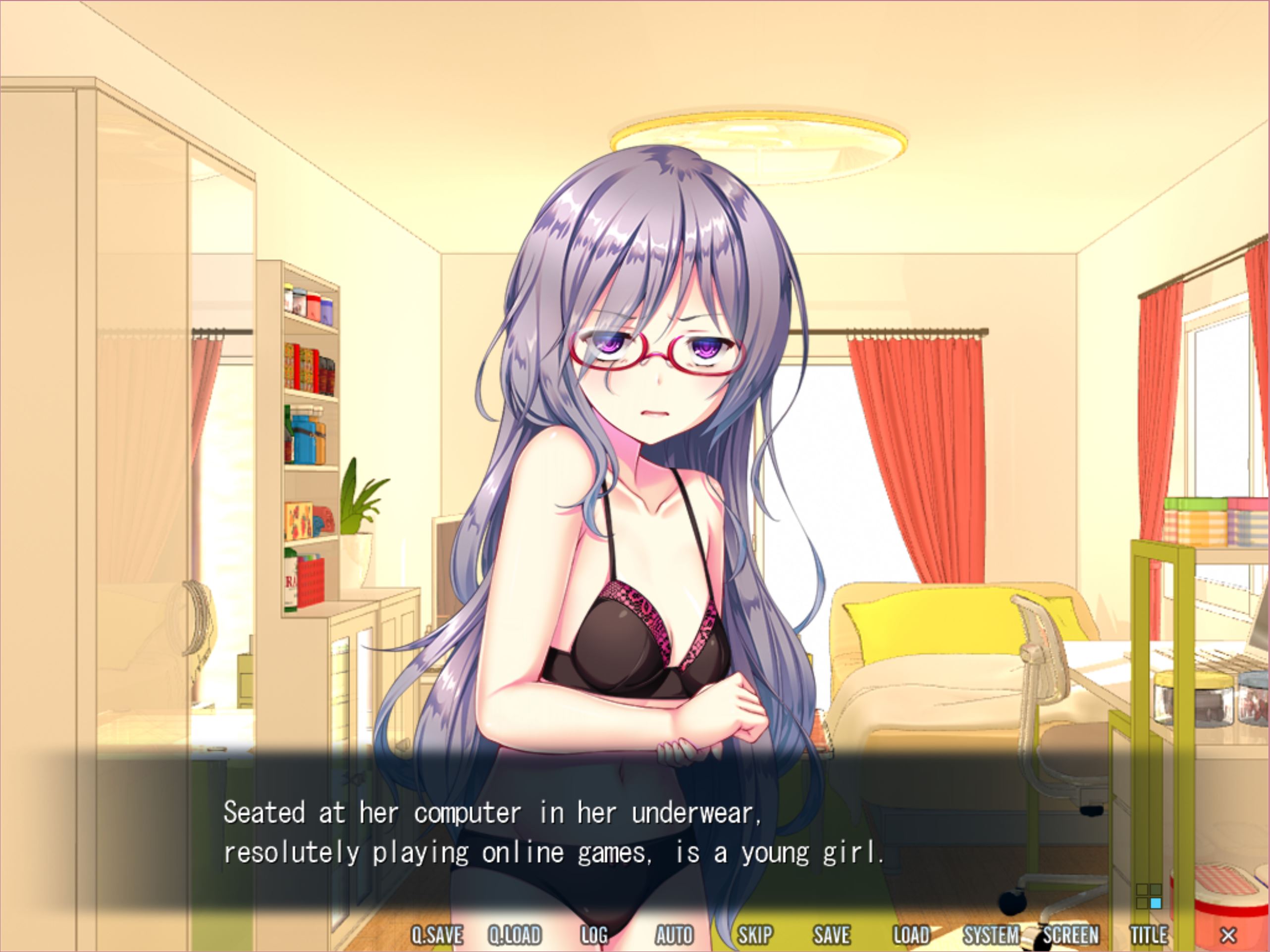Select the top-left square in the size grid
The height and width of the screenshot is (952, 1270).
1143,890
